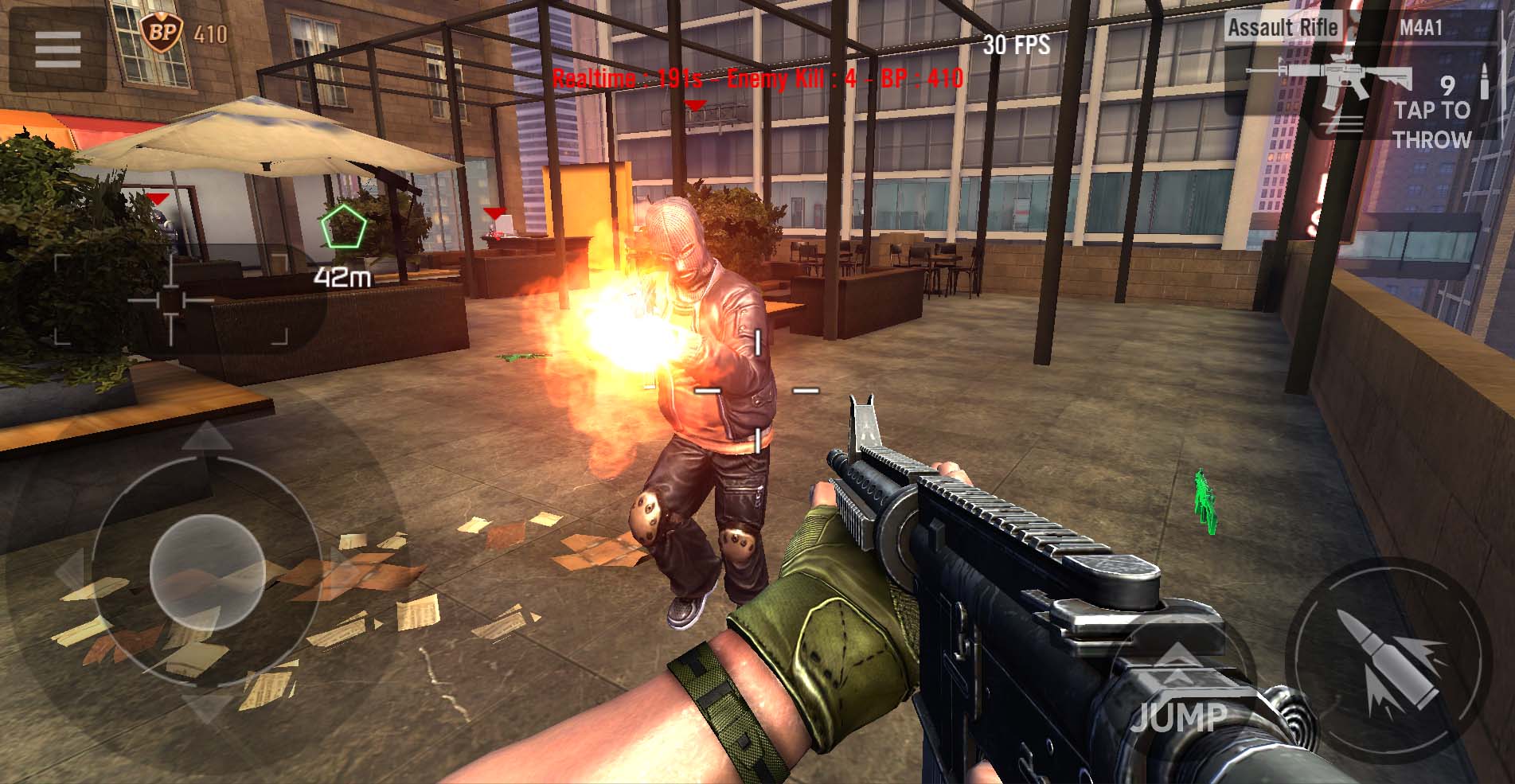The image size is (1515, 784).
Task: Tap the virtual movement joystick knob
Action: point(207,572)
